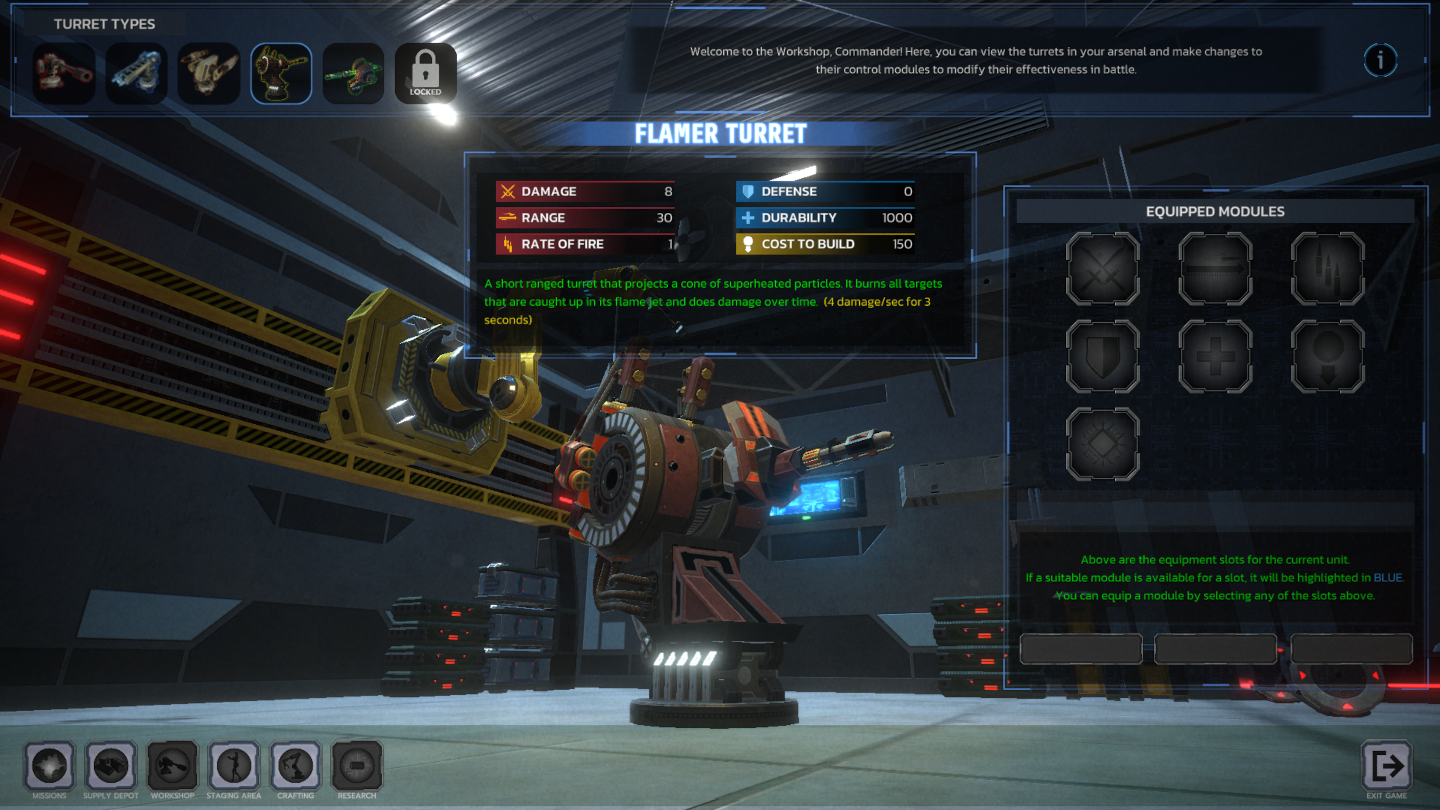Select the green turret thumbnail
1440x810 pixels.
click(353, 73)
